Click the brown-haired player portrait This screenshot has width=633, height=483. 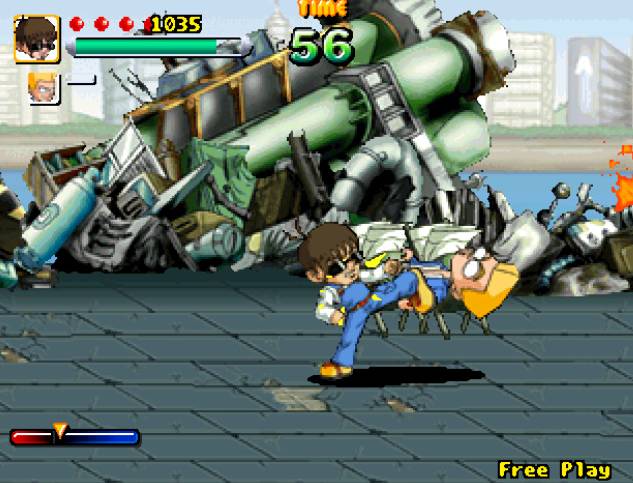coord(37,38)
